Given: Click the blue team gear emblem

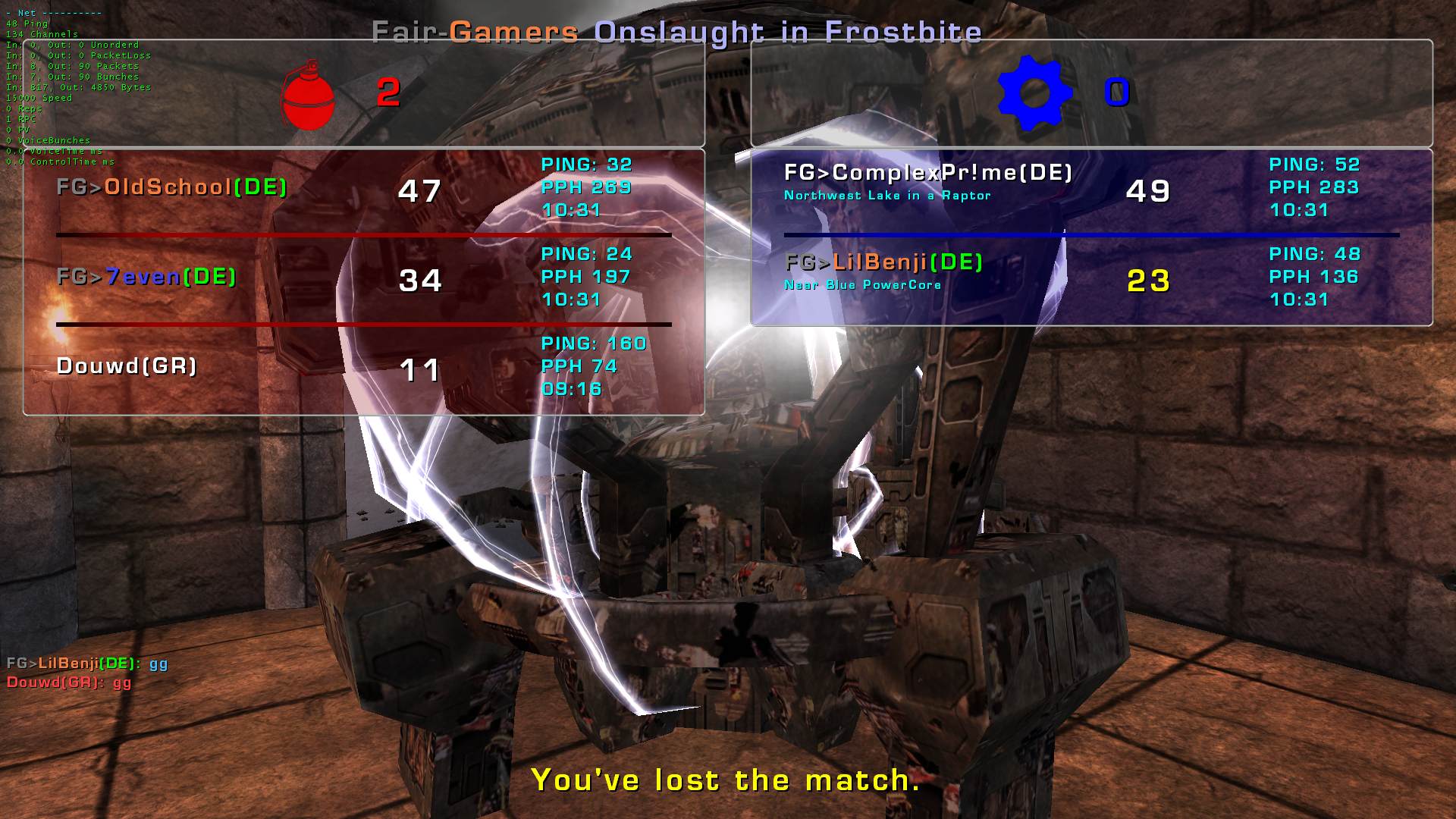Looking at the screenshot, I should click(1034, 93).
